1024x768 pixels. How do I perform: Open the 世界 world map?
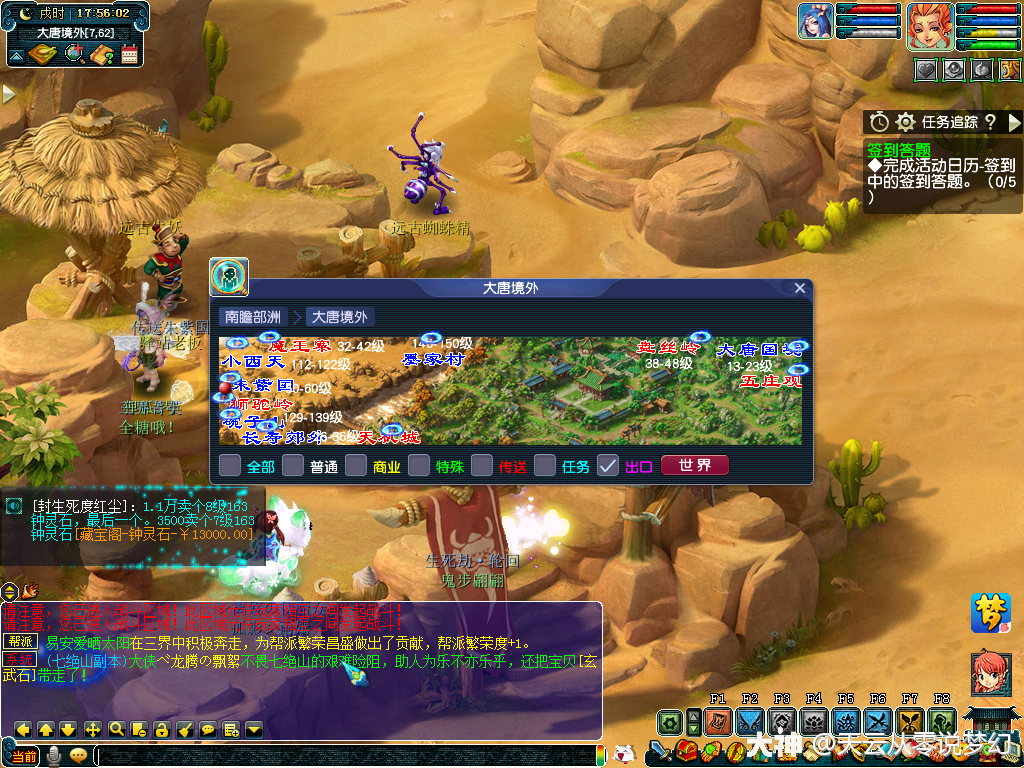(x=695, y=465)
